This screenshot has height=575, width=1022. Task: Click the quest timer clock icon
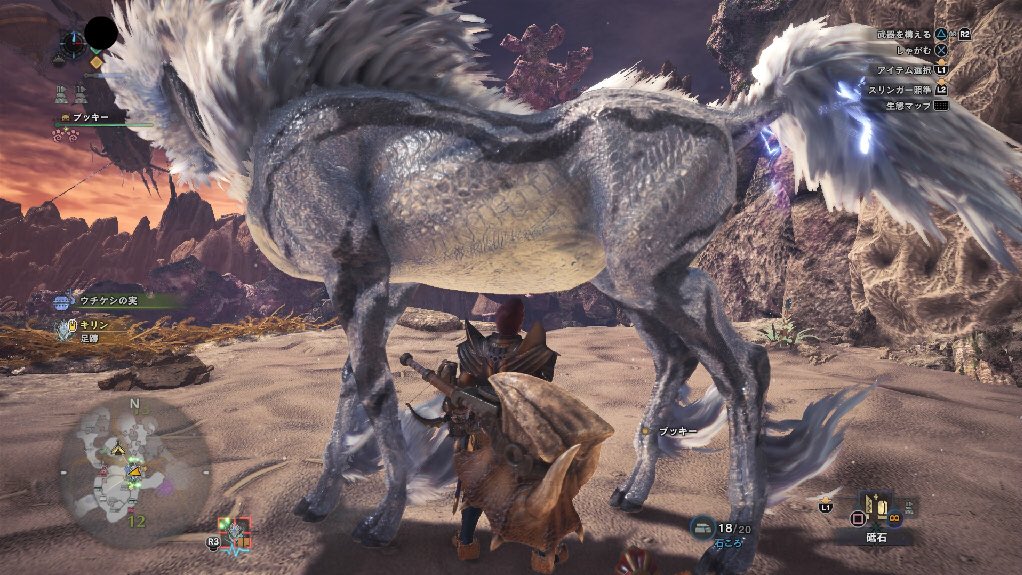coord(71,41)
